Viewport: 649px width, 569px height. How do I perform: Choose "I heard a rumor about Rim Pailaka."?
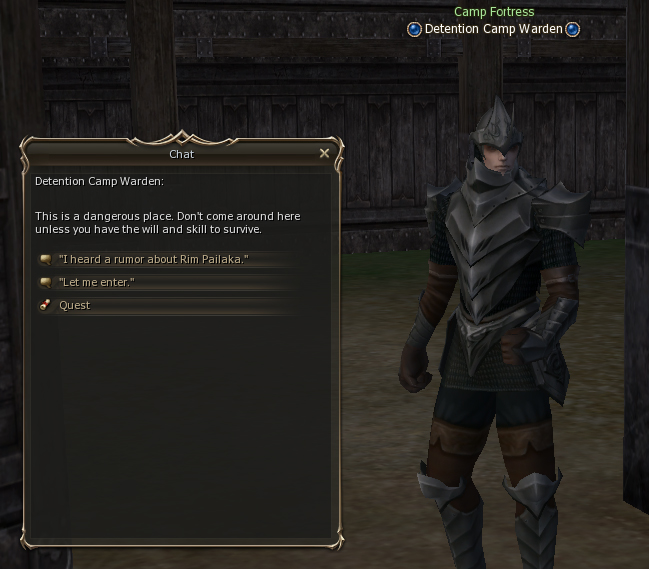153,259
